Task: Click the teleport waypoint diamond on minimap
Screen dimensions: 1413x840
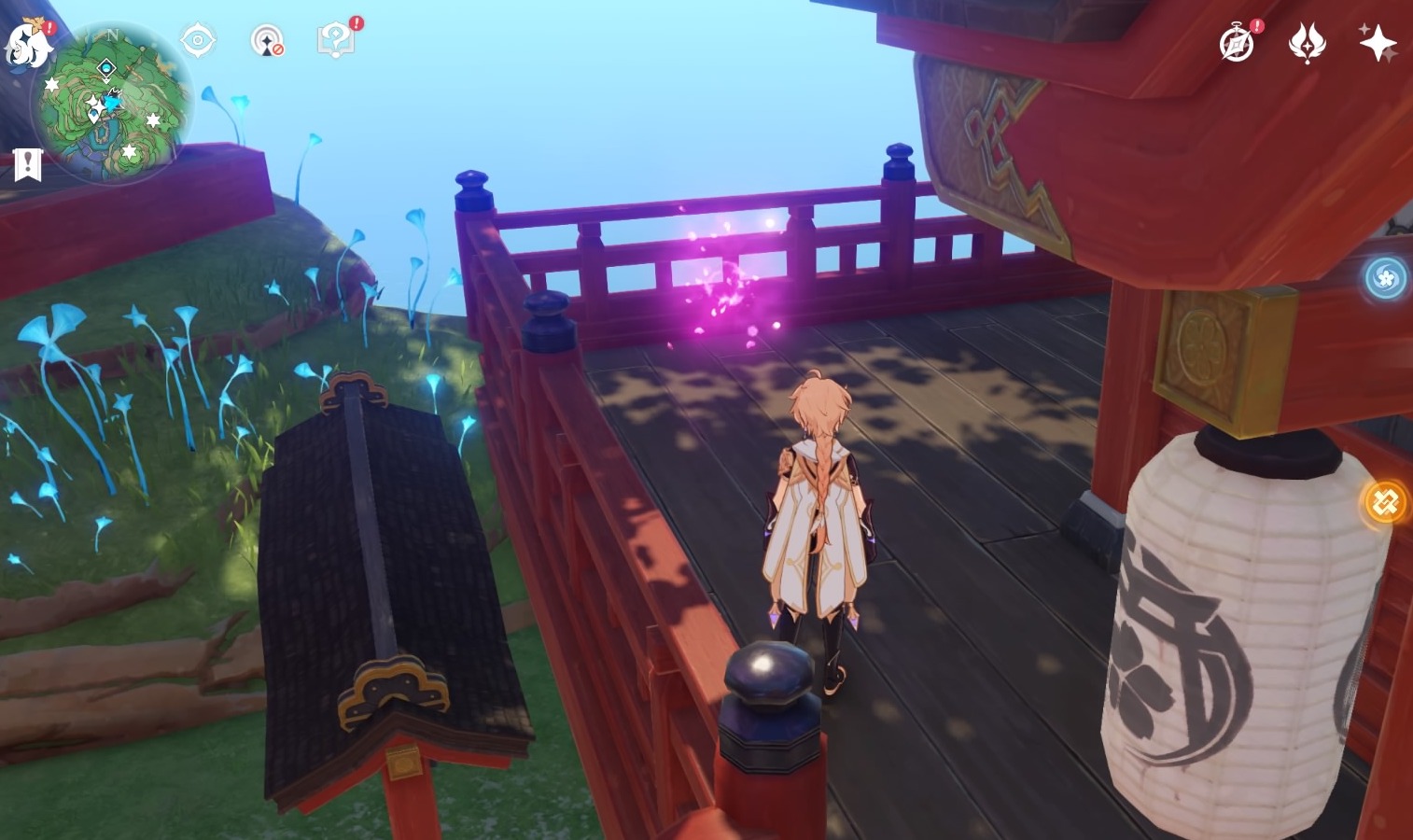Action: 105,67
